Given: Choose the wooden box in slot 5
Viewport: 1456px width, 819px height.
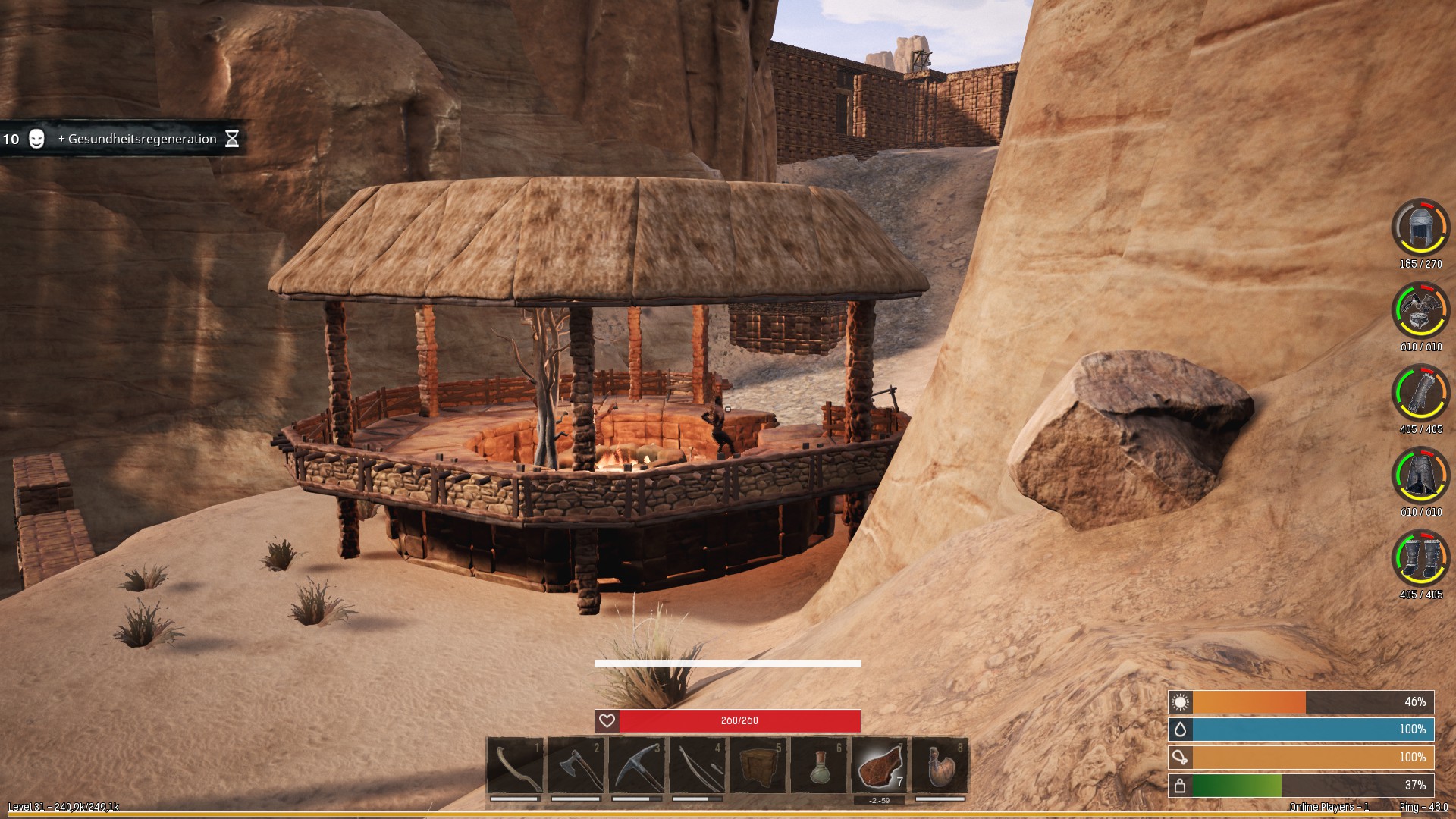Looking at the screenshot, I should [758, 766].
